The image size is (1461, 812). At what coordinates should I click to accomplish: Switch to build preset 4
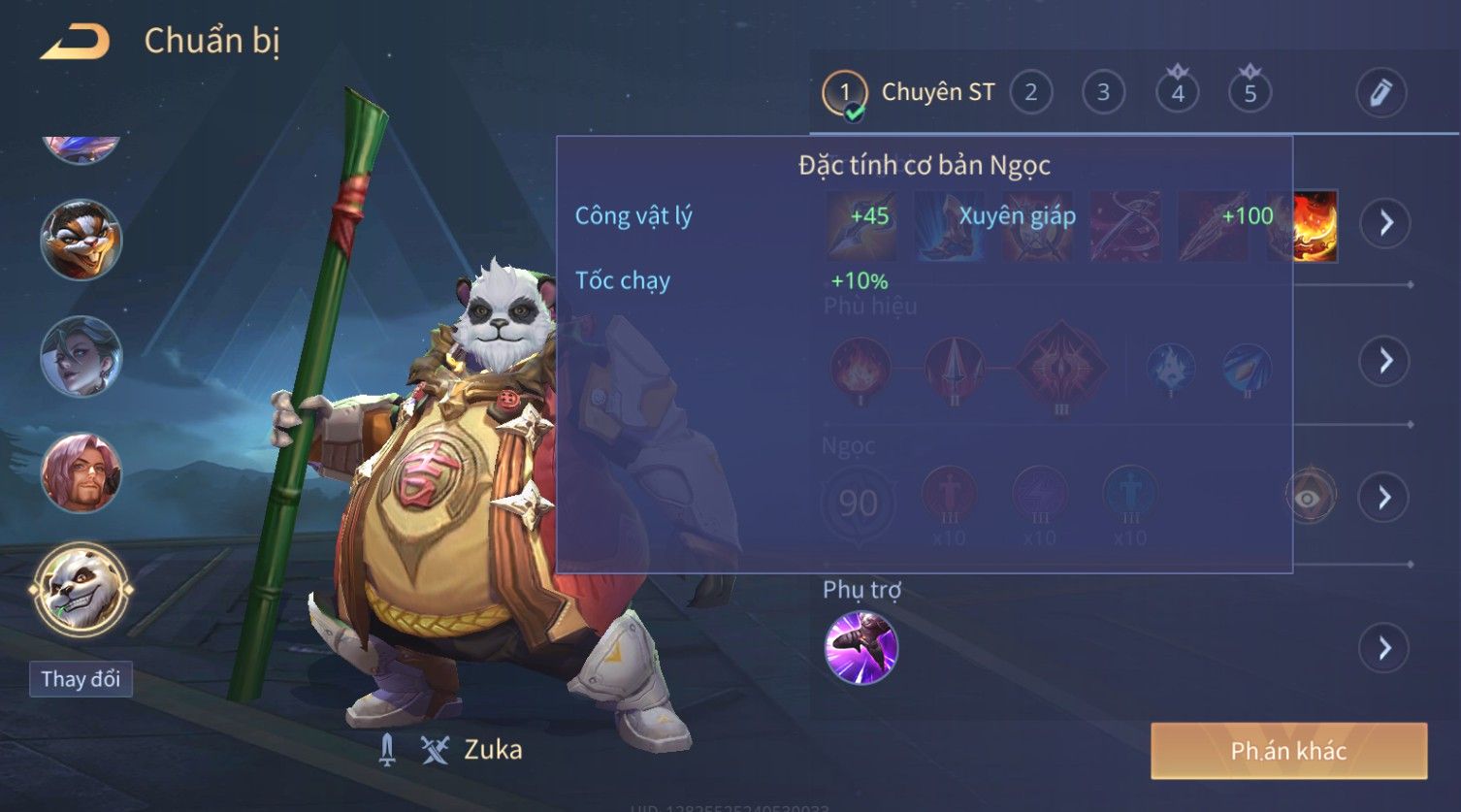tap(1177, 93)
